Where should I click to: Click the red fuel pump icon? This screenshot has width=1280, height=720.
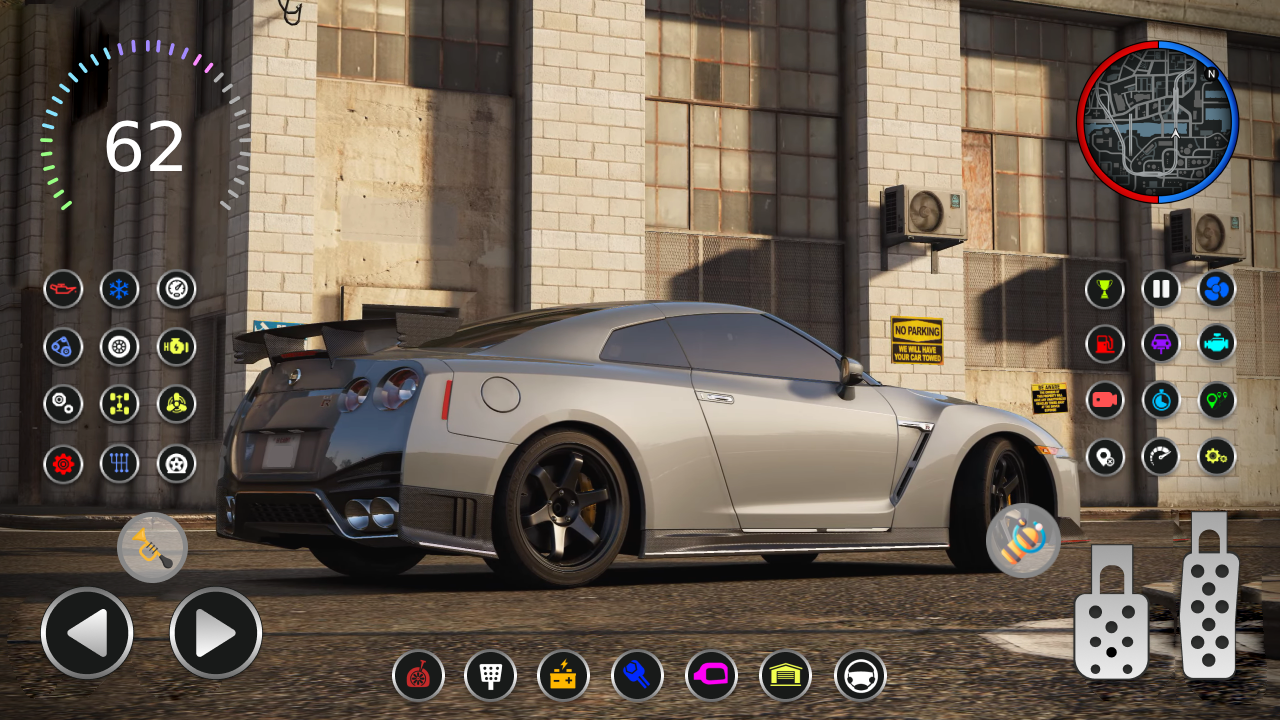click(1105, 344)
